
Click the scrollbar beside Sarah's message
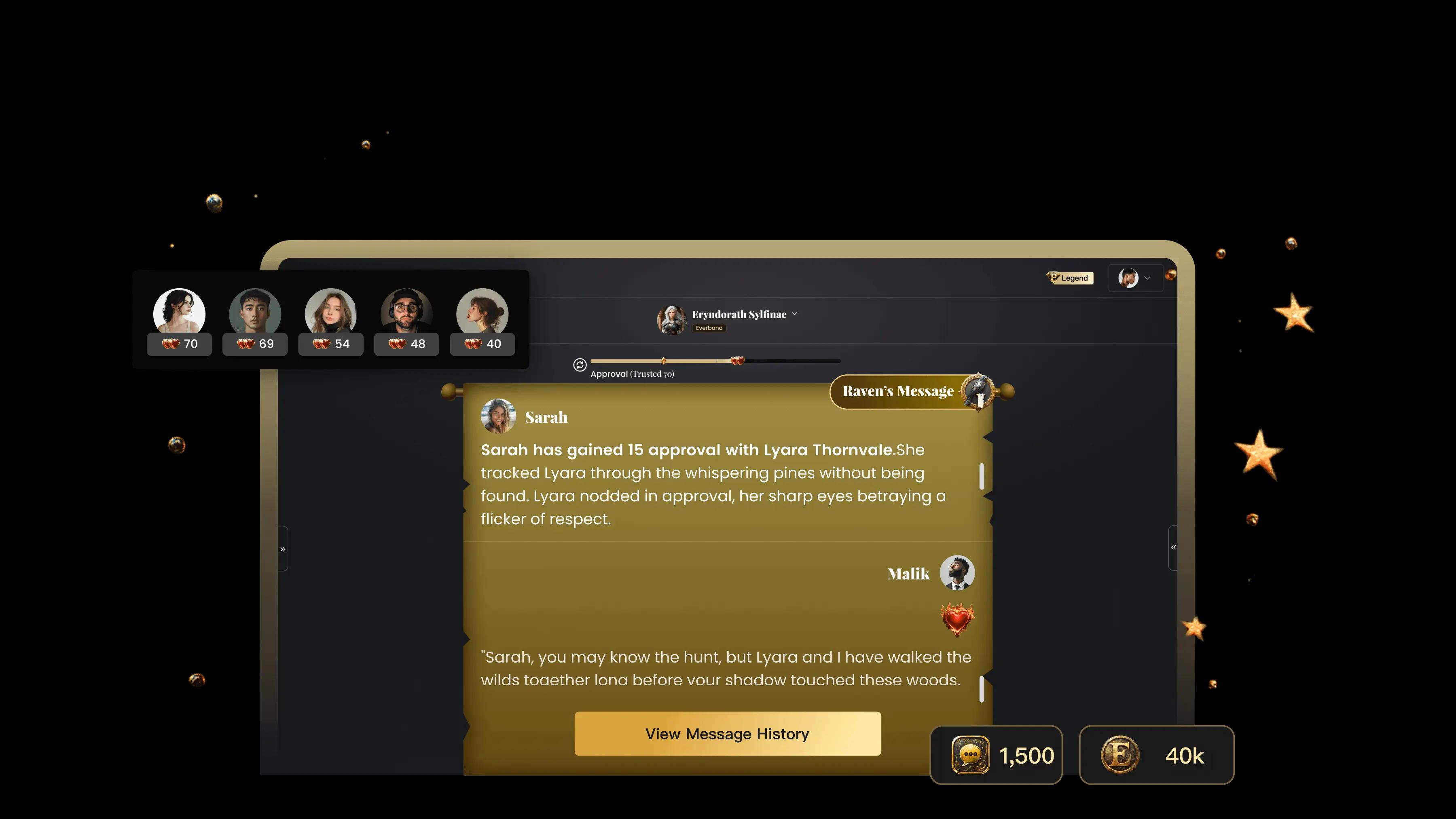point(981,476)
